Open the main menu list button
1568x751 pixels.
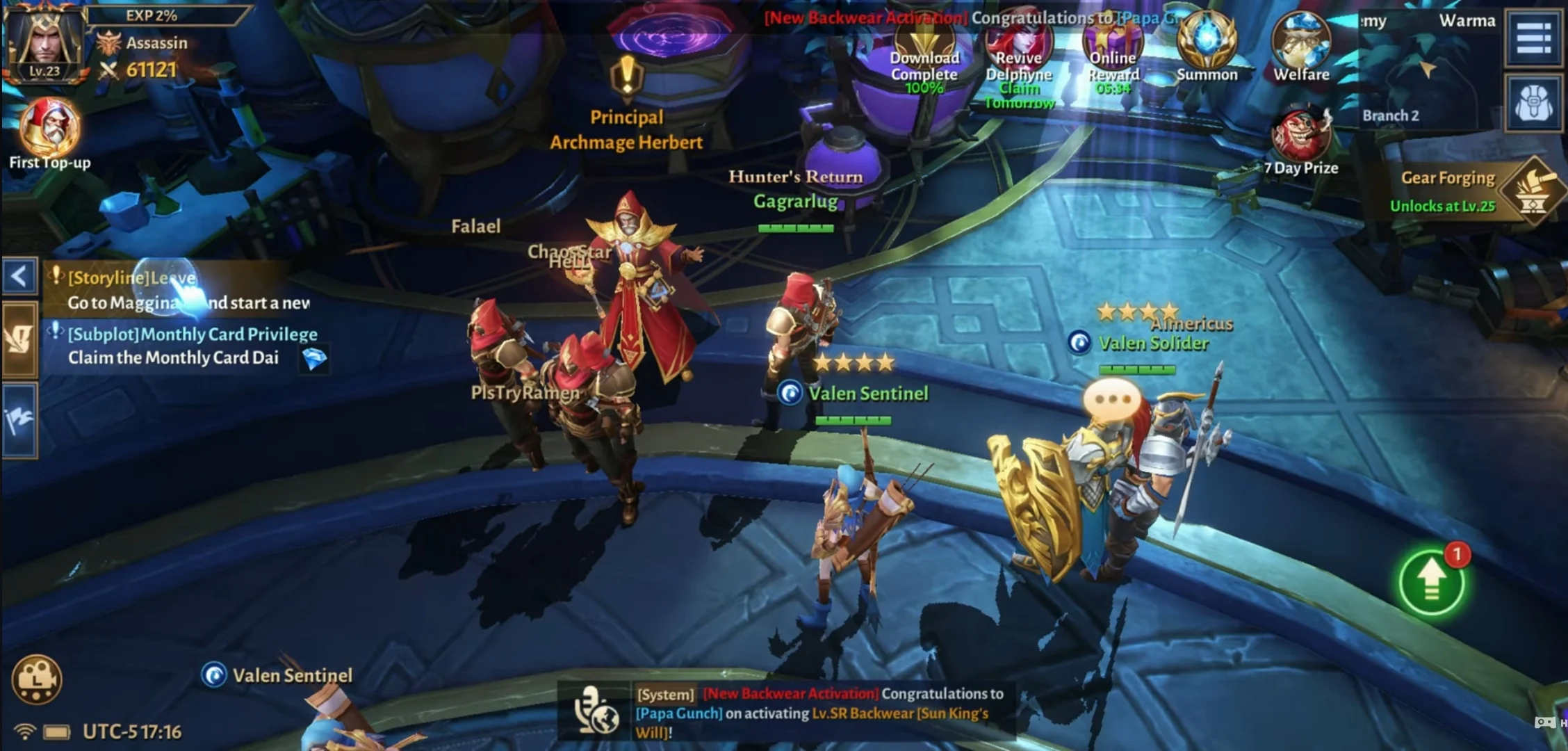pyautogui.click(x=1534, y=38)
